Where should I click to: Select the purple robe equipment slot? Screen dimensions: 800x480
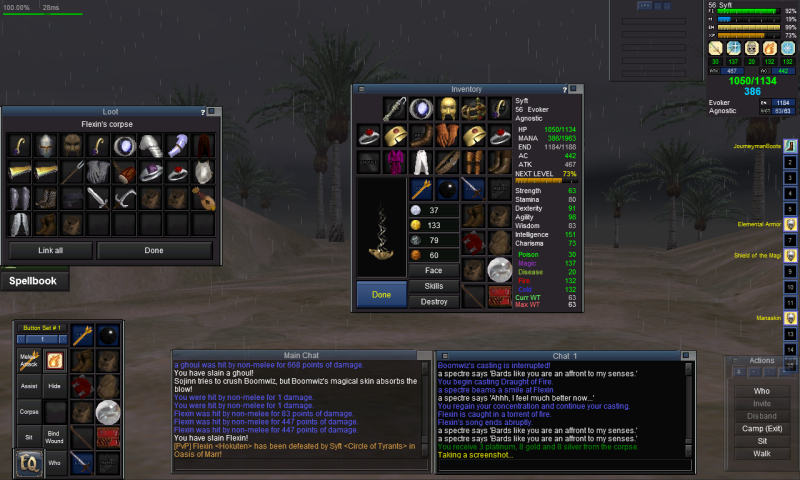click(x=395, y=161)
